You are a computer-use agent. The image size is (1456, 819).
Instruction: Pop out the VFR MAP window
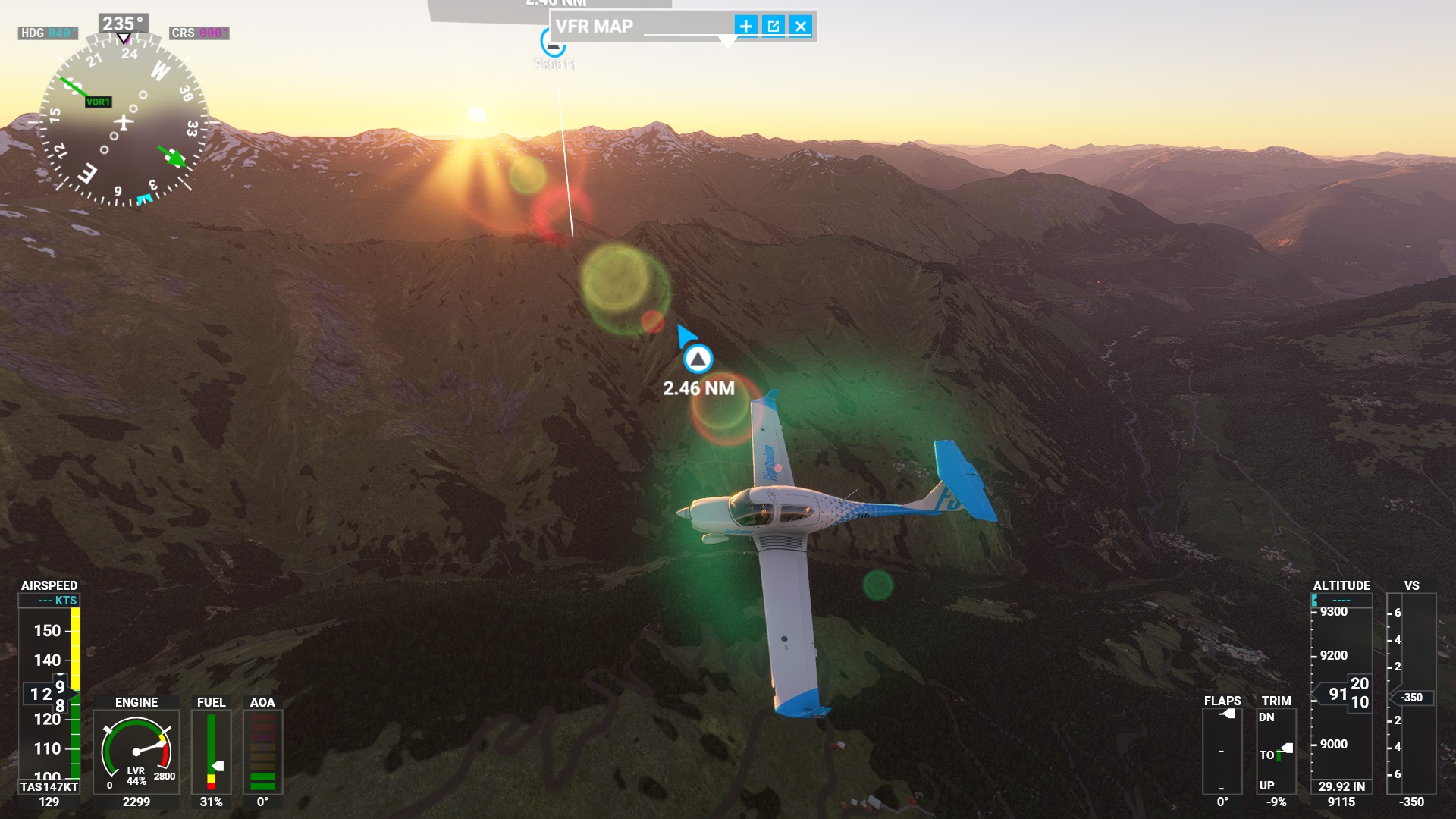pyautogui.click(x=773, y=27)
